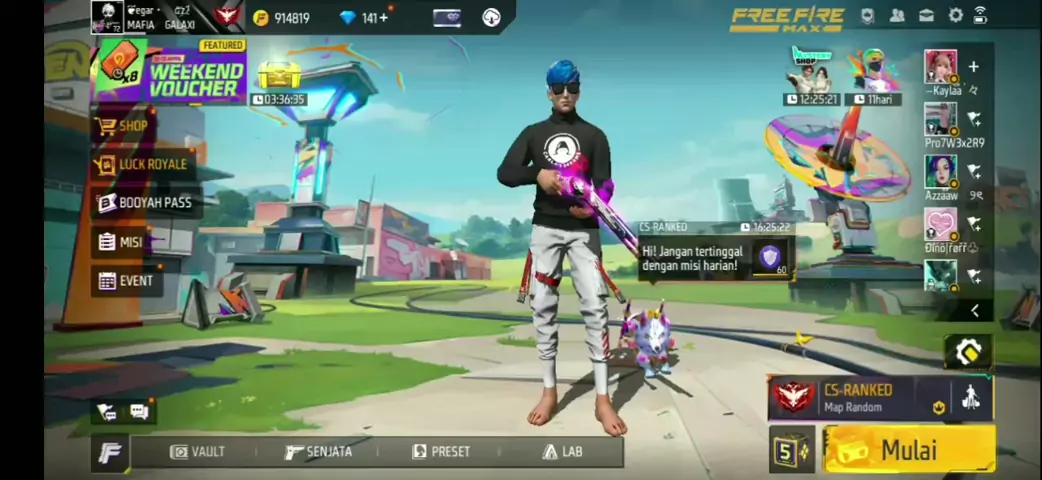Image resolution: width=1042 pixels, height=480 pixels.
Task: Open the chat bubble icon
Action: [x=139, y=411]
